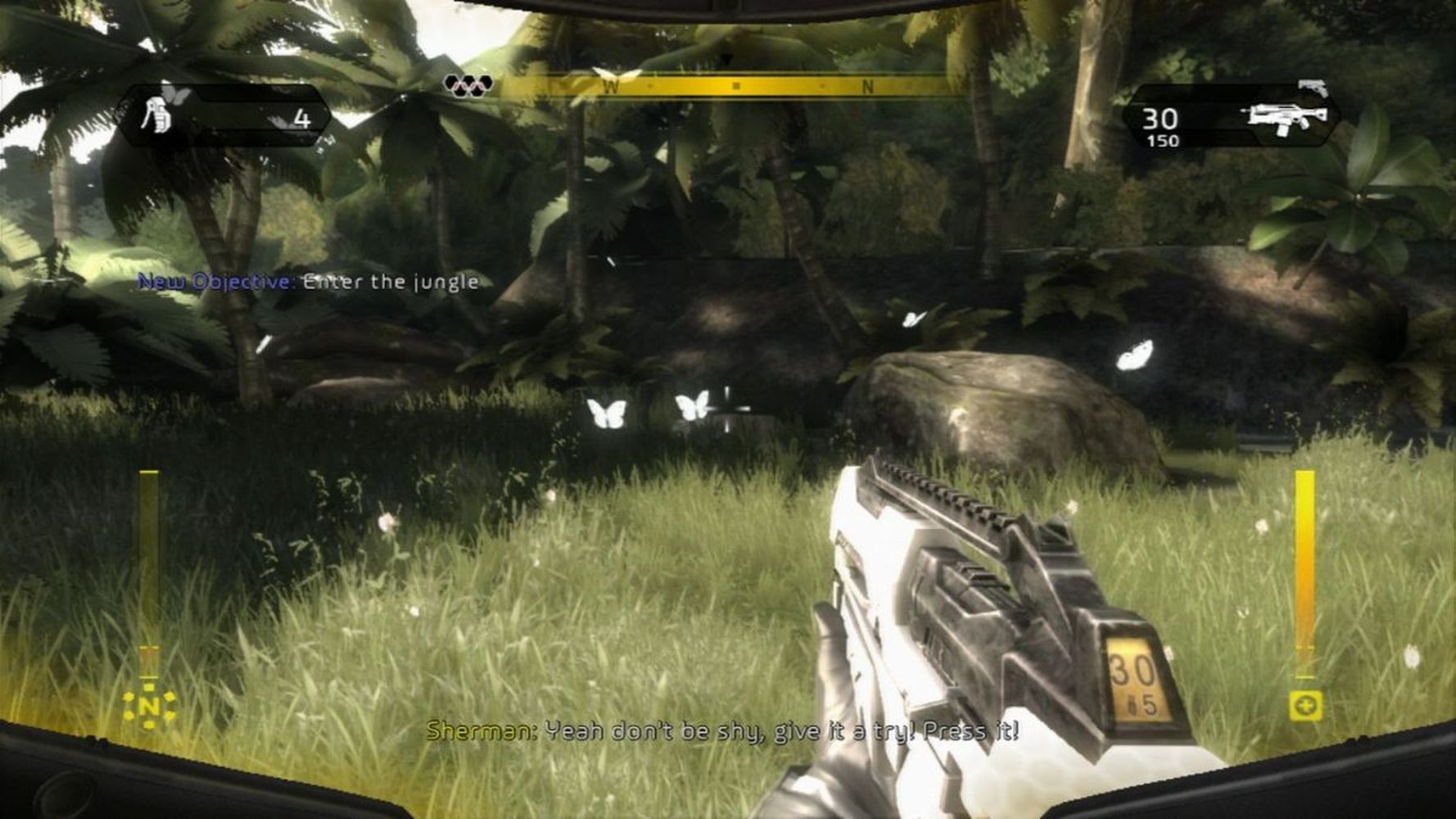Click the hexagon cluster beside the compass
Screen dimensions: 1456x819
[468, 84]
